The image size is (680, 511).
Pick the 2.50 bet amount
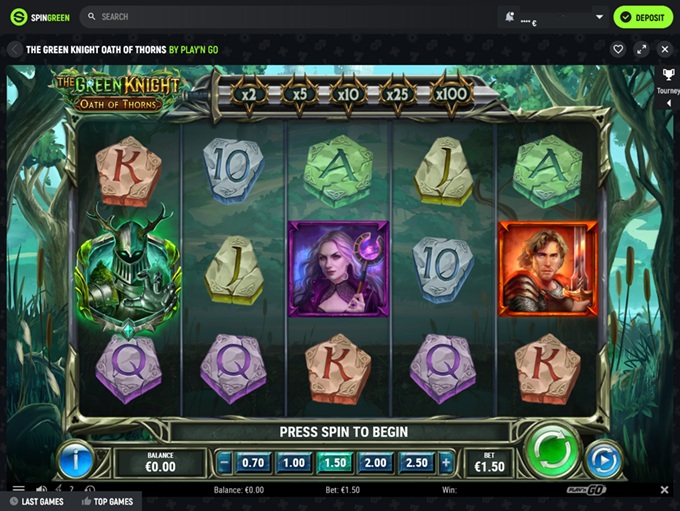416,463
